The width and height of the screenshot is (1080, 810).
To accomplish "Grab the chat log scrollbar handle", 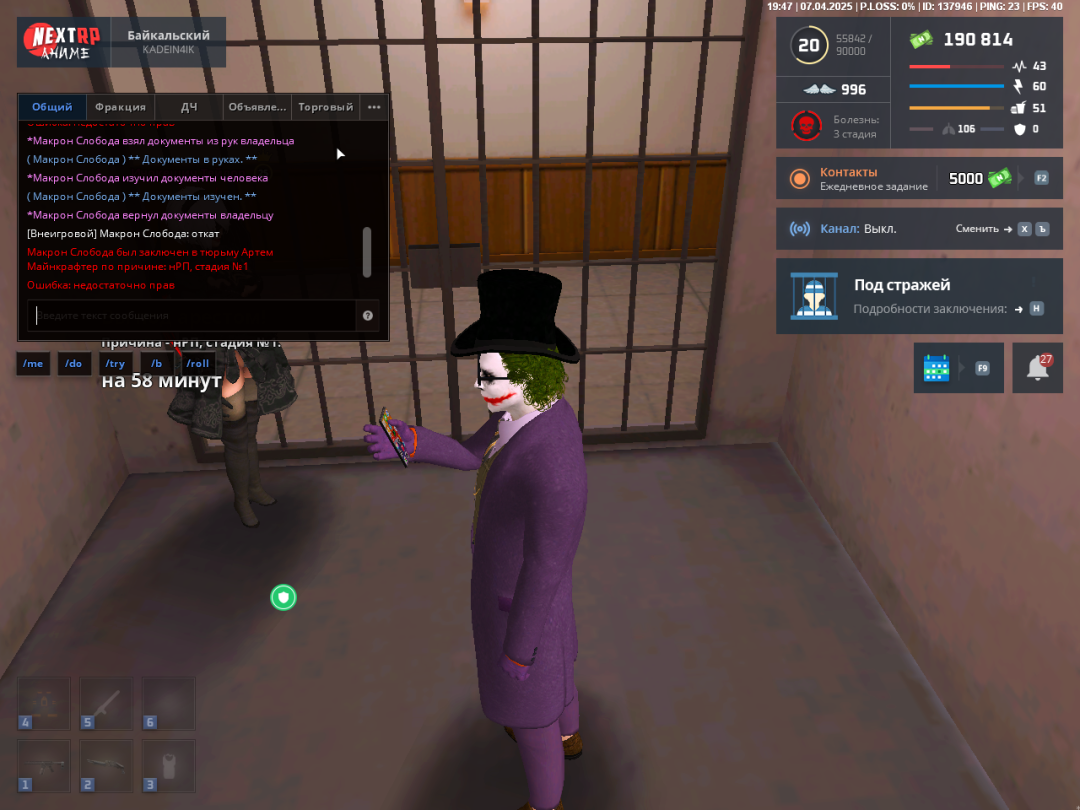I will tap(367, 251).
